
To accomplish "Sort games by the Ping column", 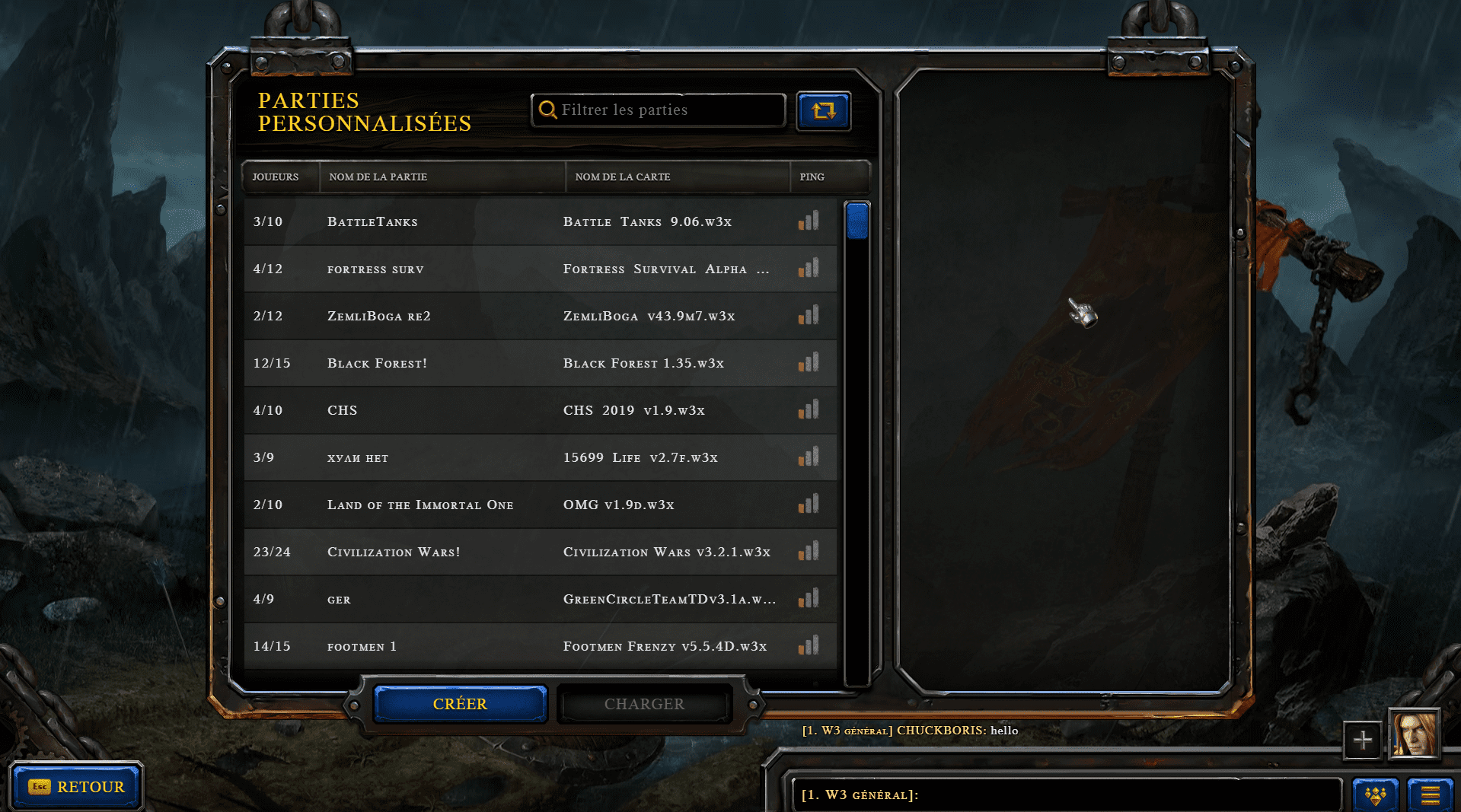I will tap(812, 177).
